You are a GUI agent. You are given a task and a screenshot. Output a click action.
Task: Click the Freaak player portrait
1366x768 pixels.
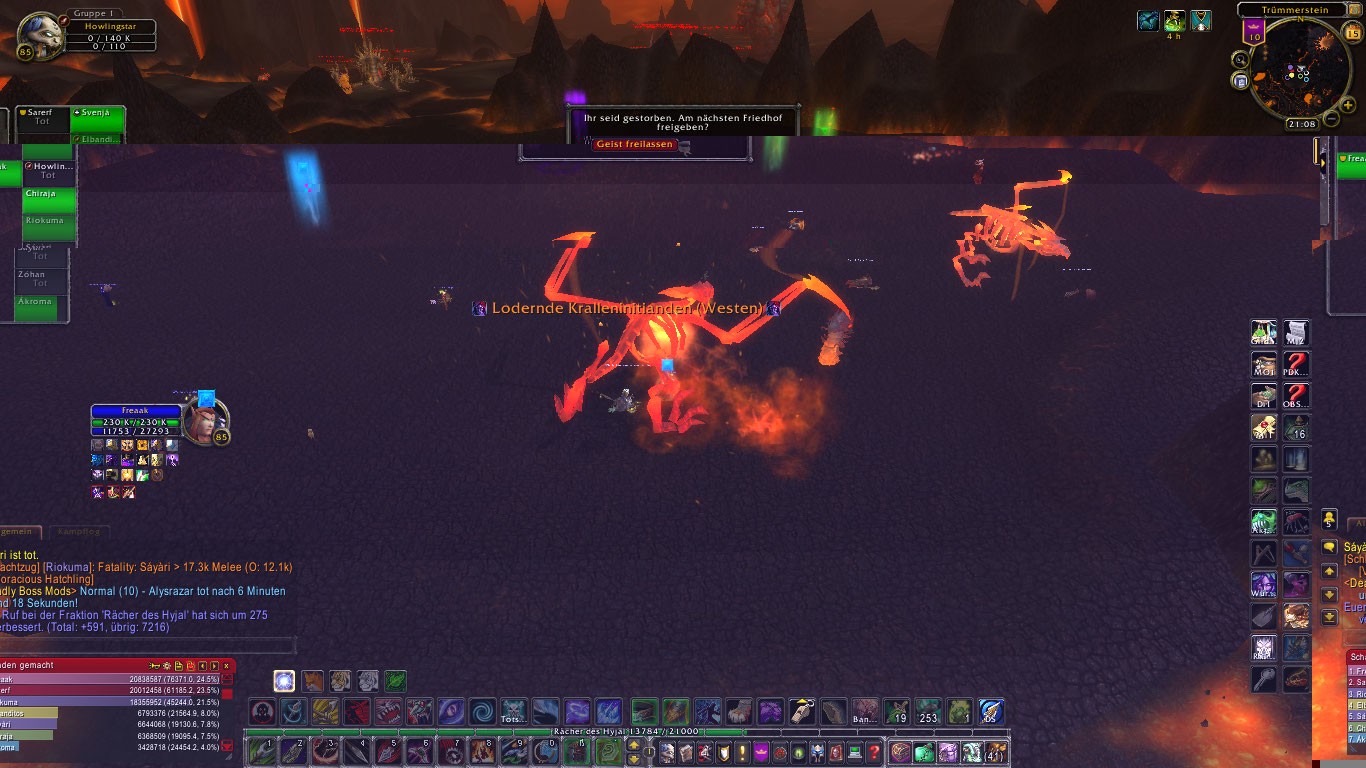[x=206, y=421]
